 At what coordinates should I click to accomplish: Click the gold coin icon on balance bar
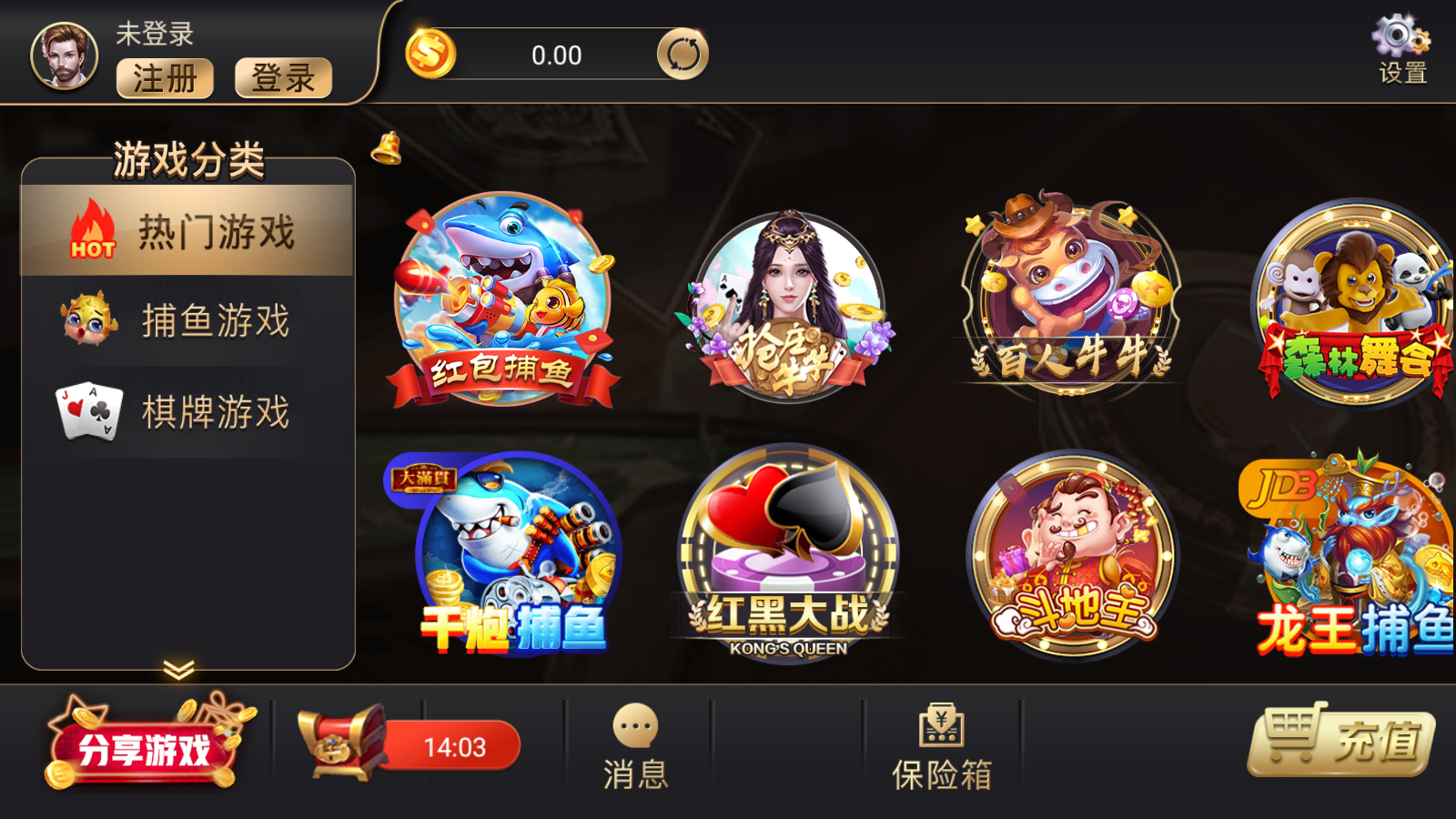coord(430,53)
